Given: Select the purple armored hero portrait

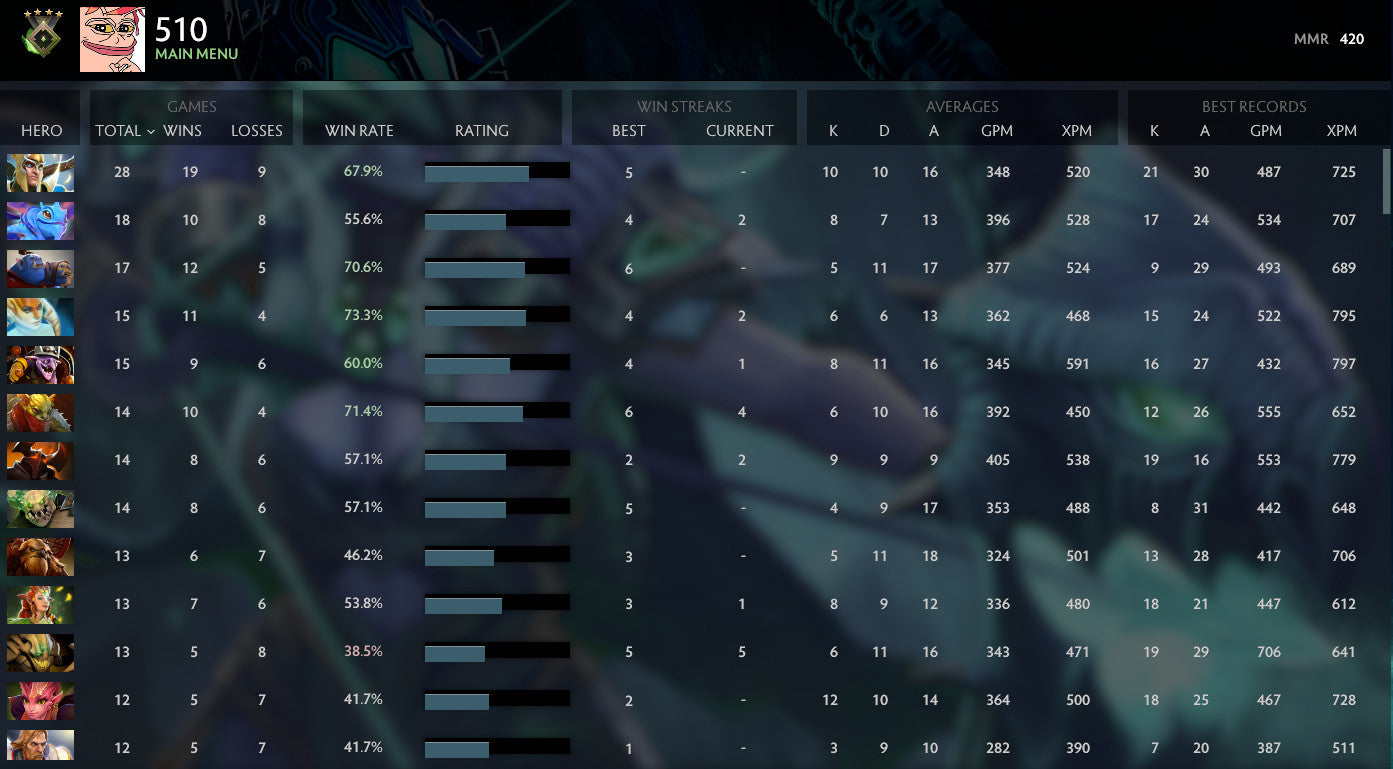Looking at the screenshot, I should pos(40,365).
